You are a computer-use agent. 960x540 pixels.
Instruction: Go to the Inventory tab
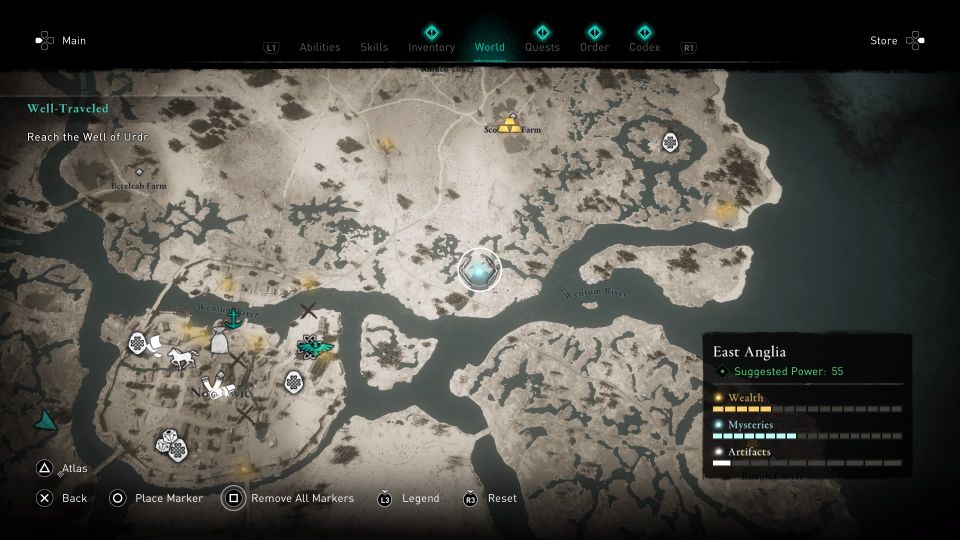coord(431,47)
